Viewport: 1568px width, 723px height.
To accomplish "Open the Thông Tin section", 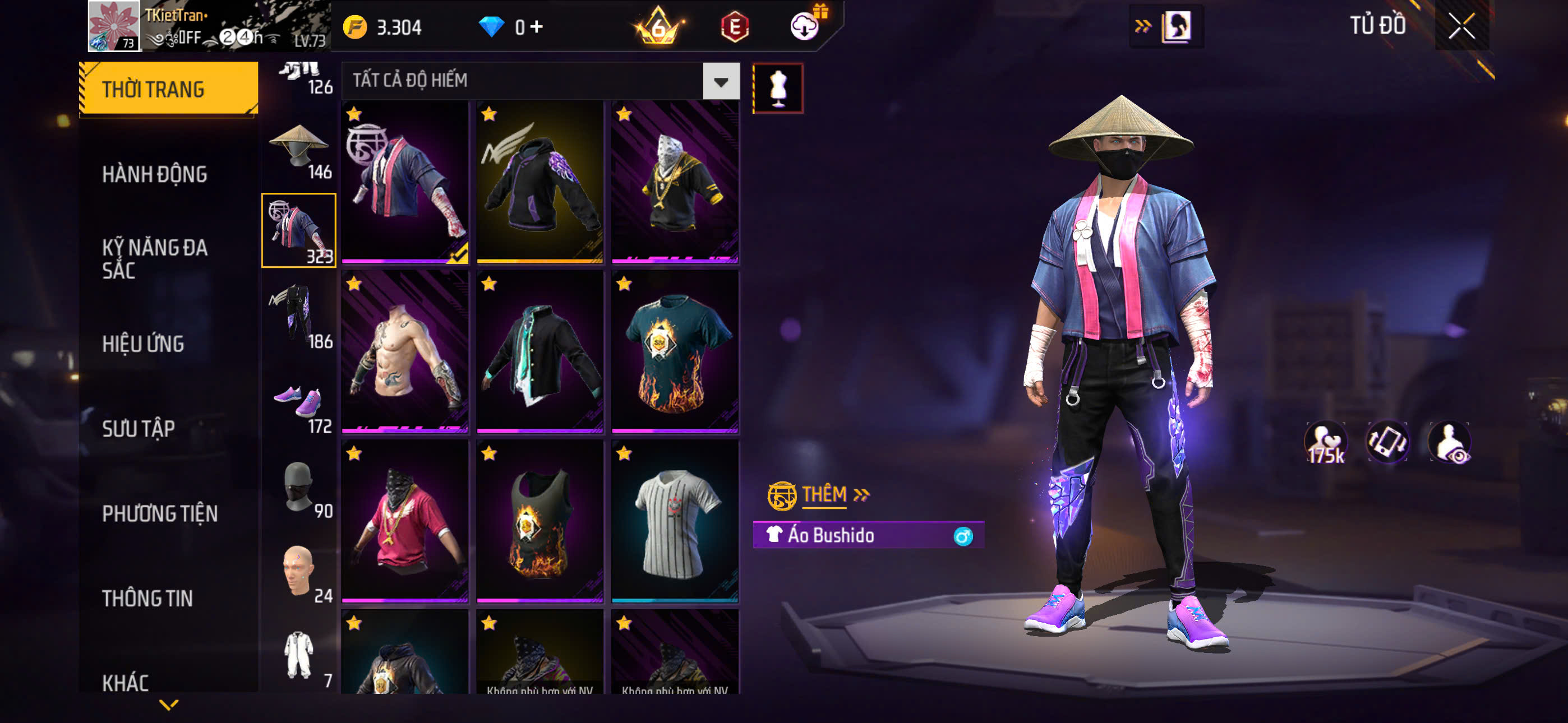I will click(x=147, y=598).
